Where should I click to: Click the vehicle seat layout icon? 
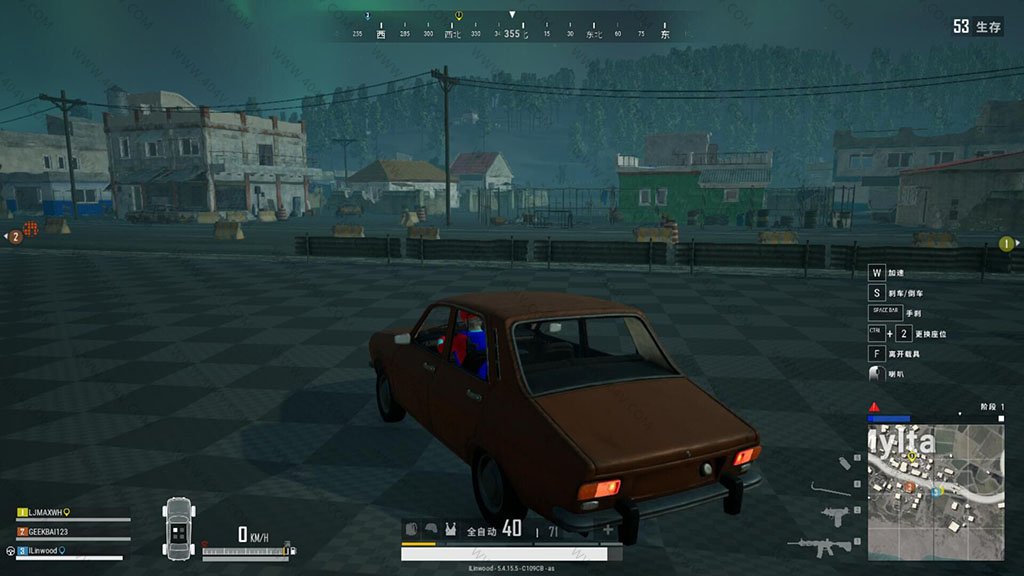coord(178,527)
